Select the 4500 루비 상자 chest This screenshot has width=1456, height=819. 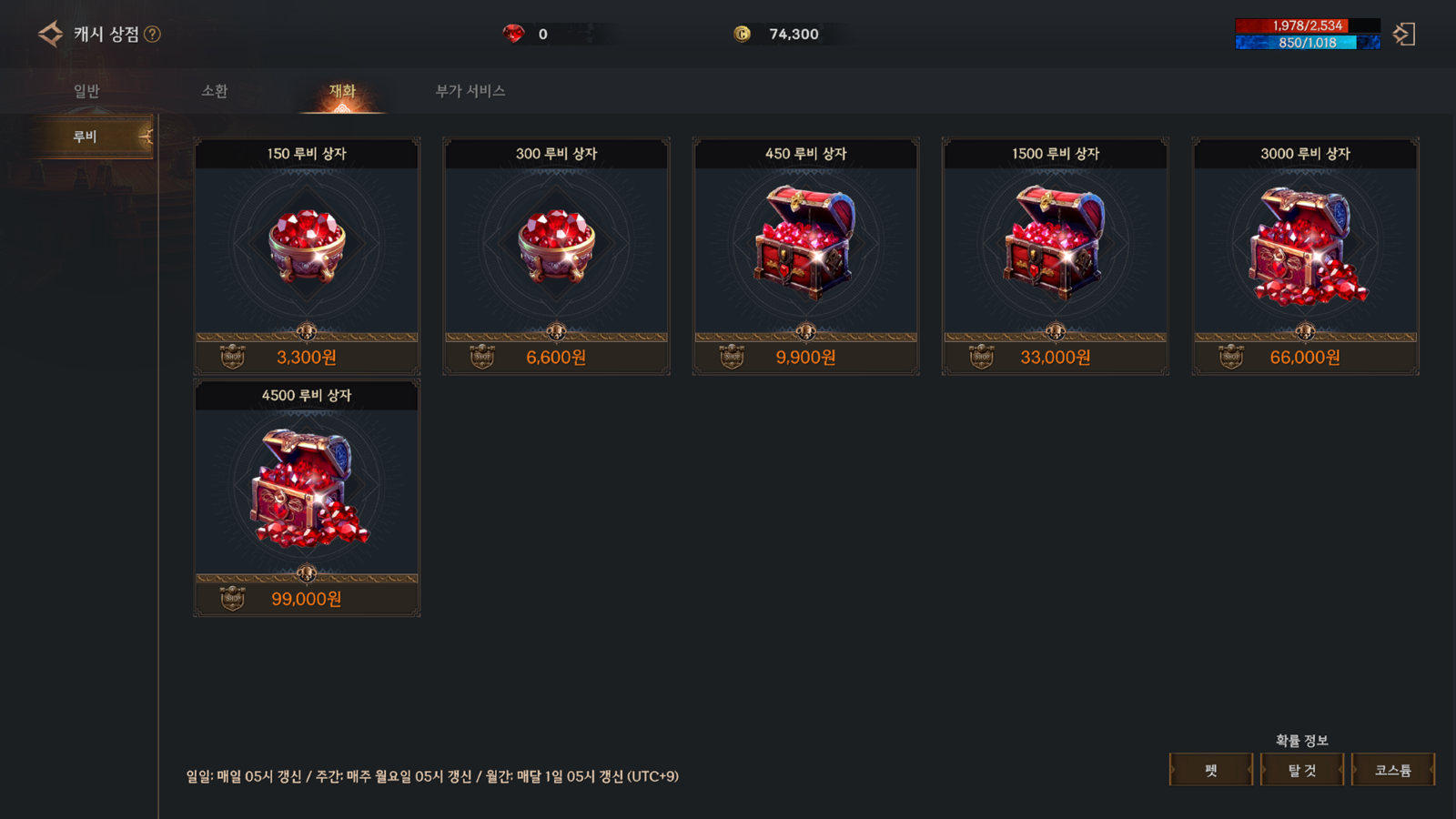307,498
